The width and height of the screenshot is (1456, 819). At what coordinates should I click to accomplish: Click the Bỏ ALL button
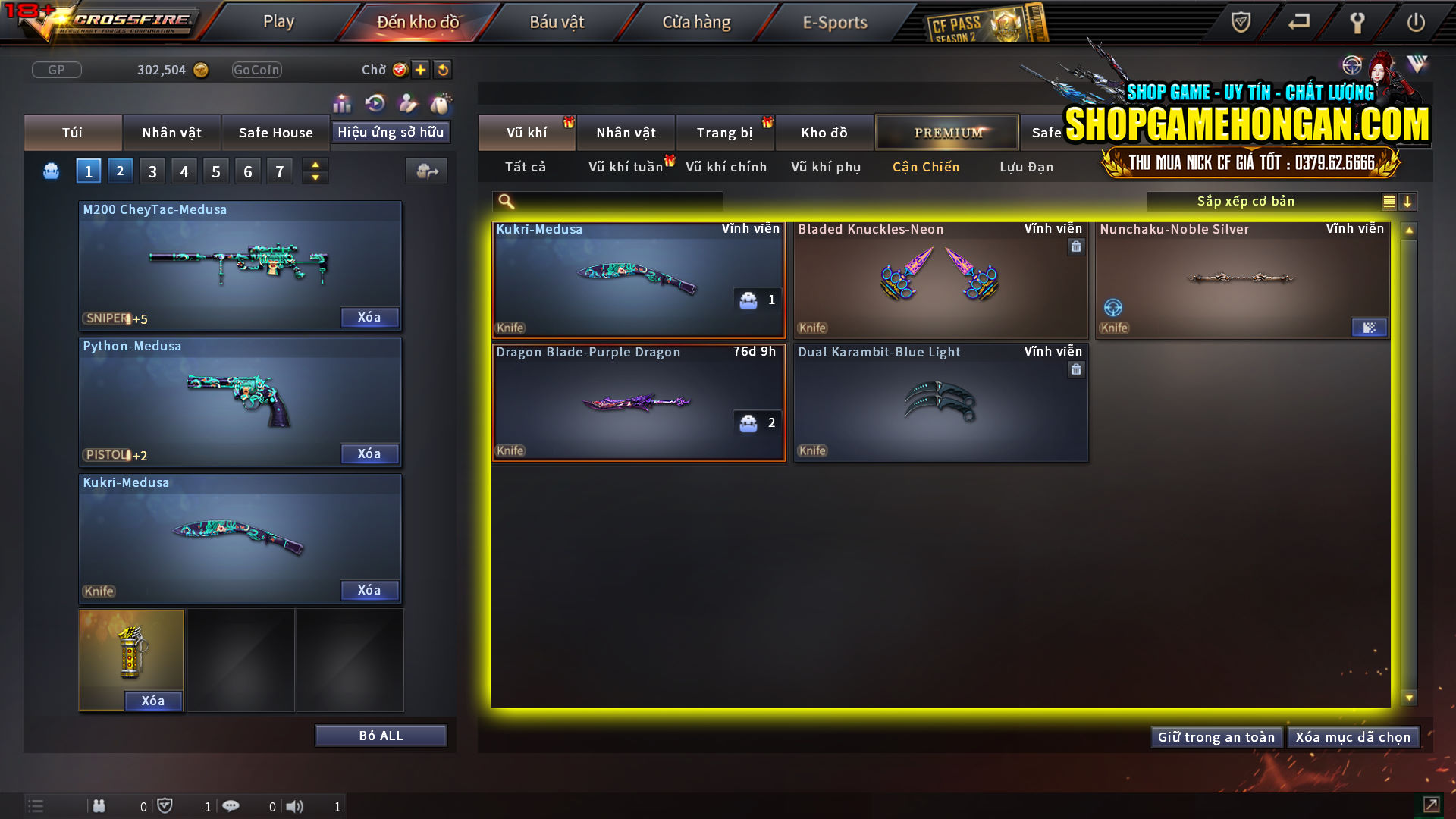pos(380,735)
